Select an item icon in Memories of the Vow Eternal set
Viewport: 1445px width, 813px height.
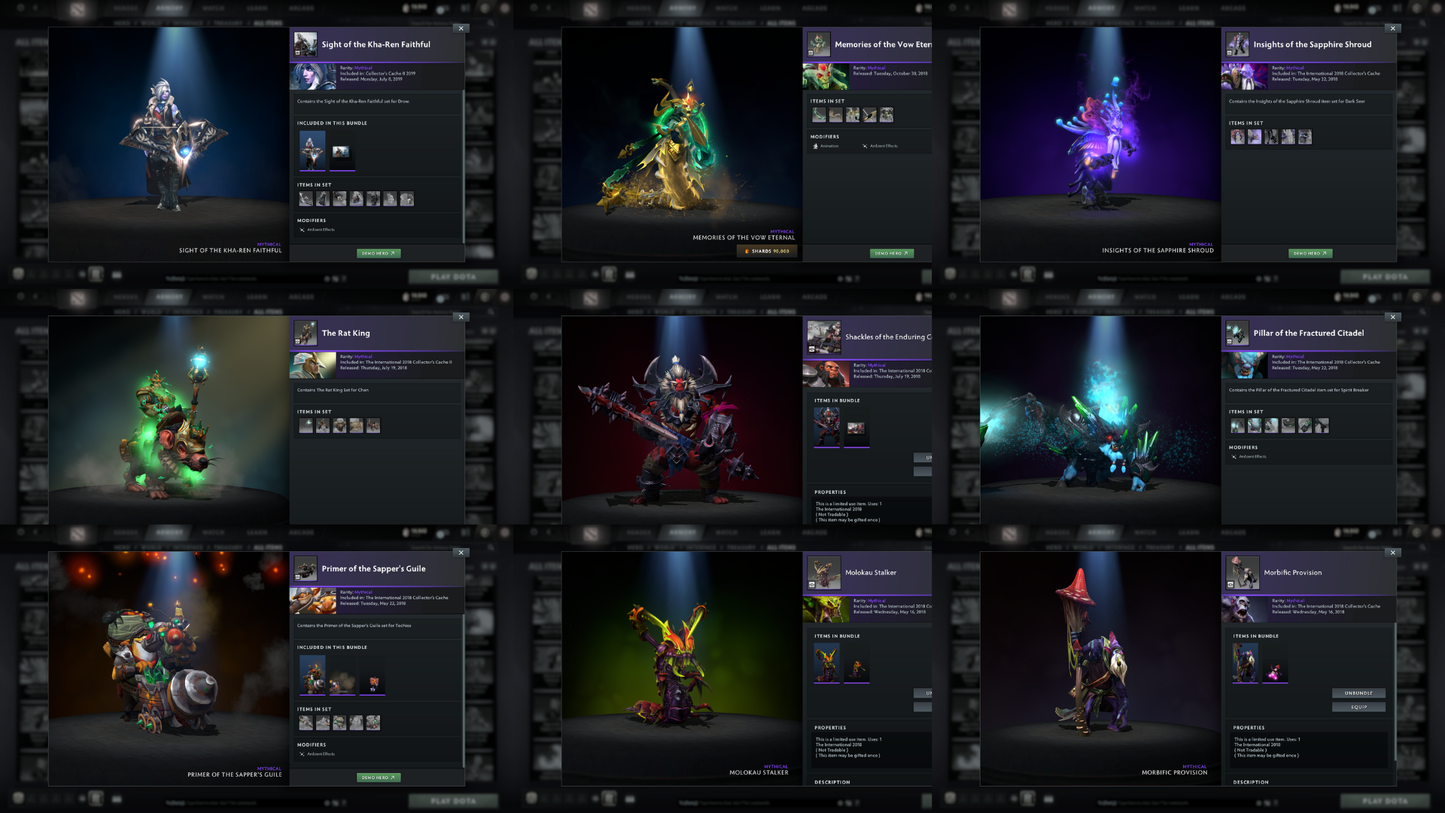tap(820, 114)
